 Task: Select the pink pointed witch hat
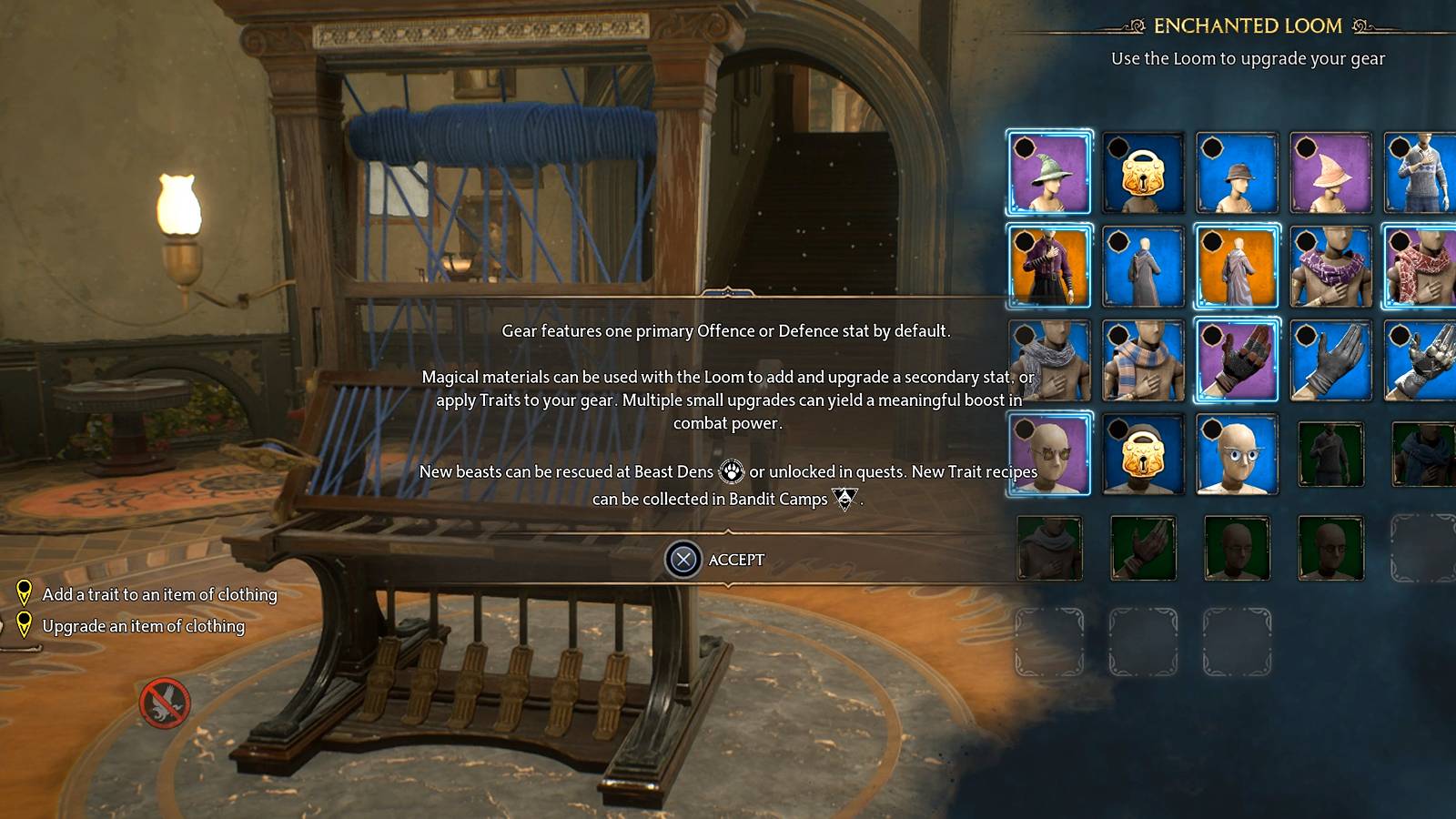coord(1330,173)
